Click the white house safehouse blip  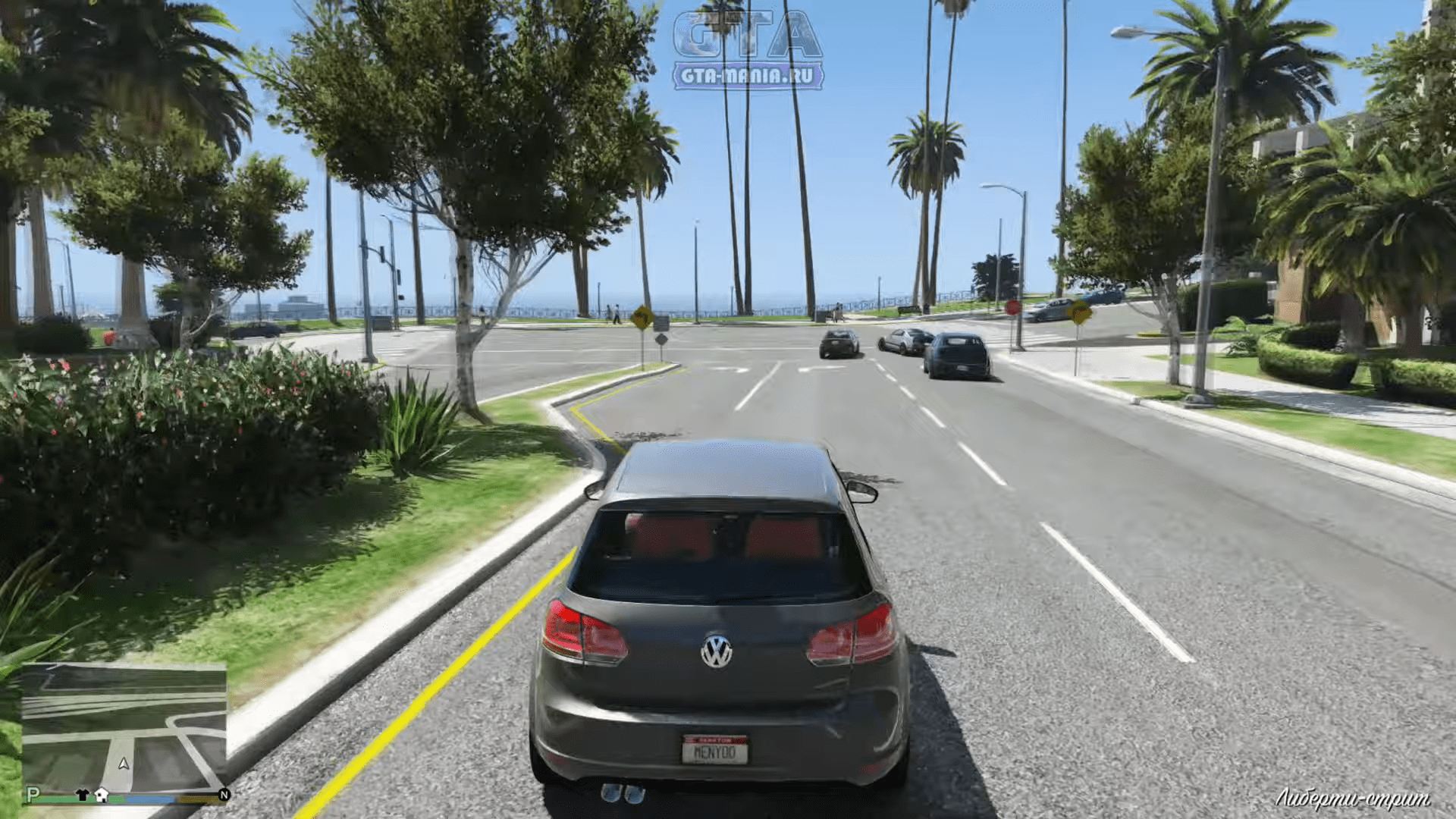coord(102,795)
